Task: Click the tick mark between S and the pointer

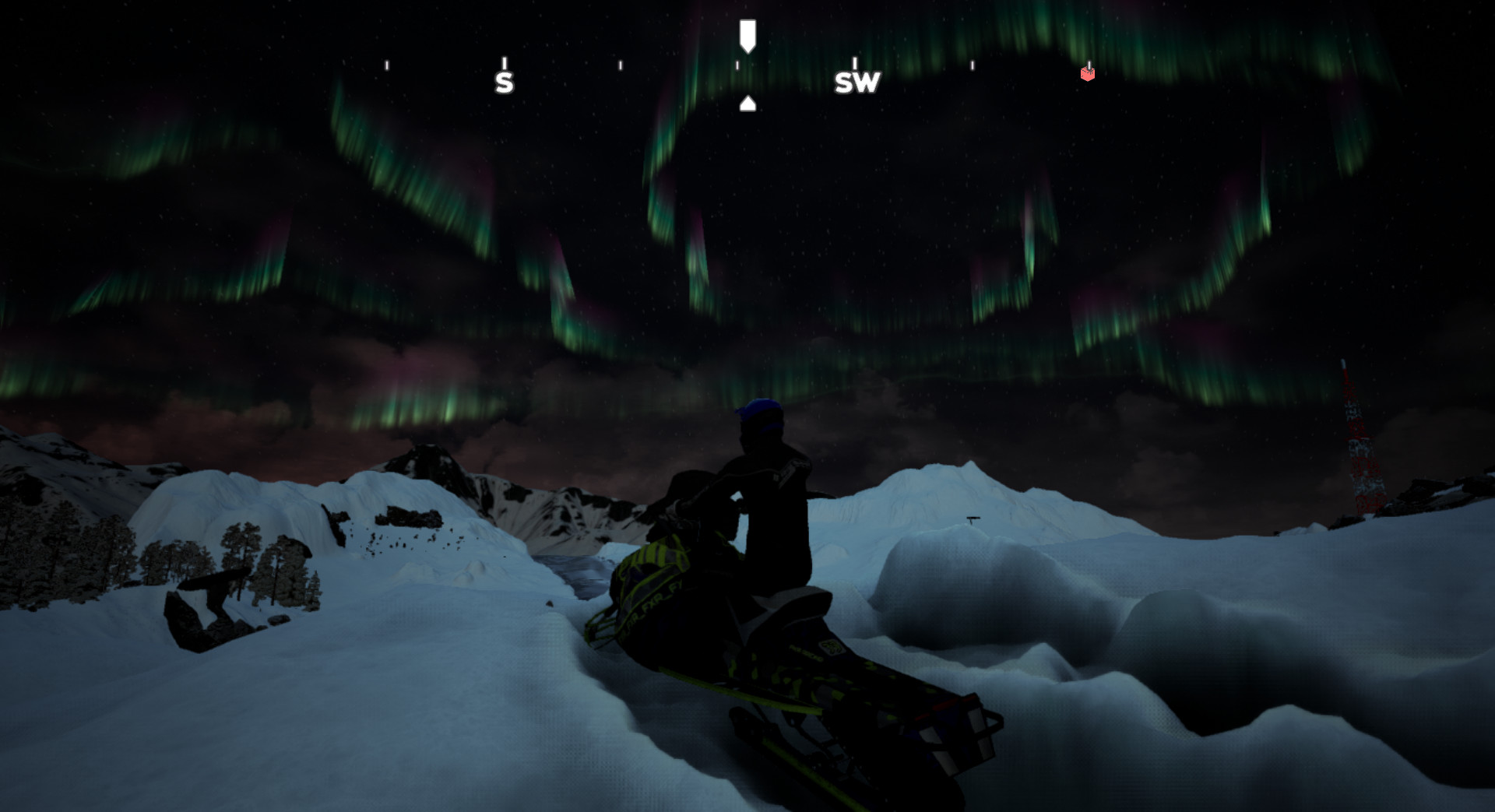Action: pos(621,65)
